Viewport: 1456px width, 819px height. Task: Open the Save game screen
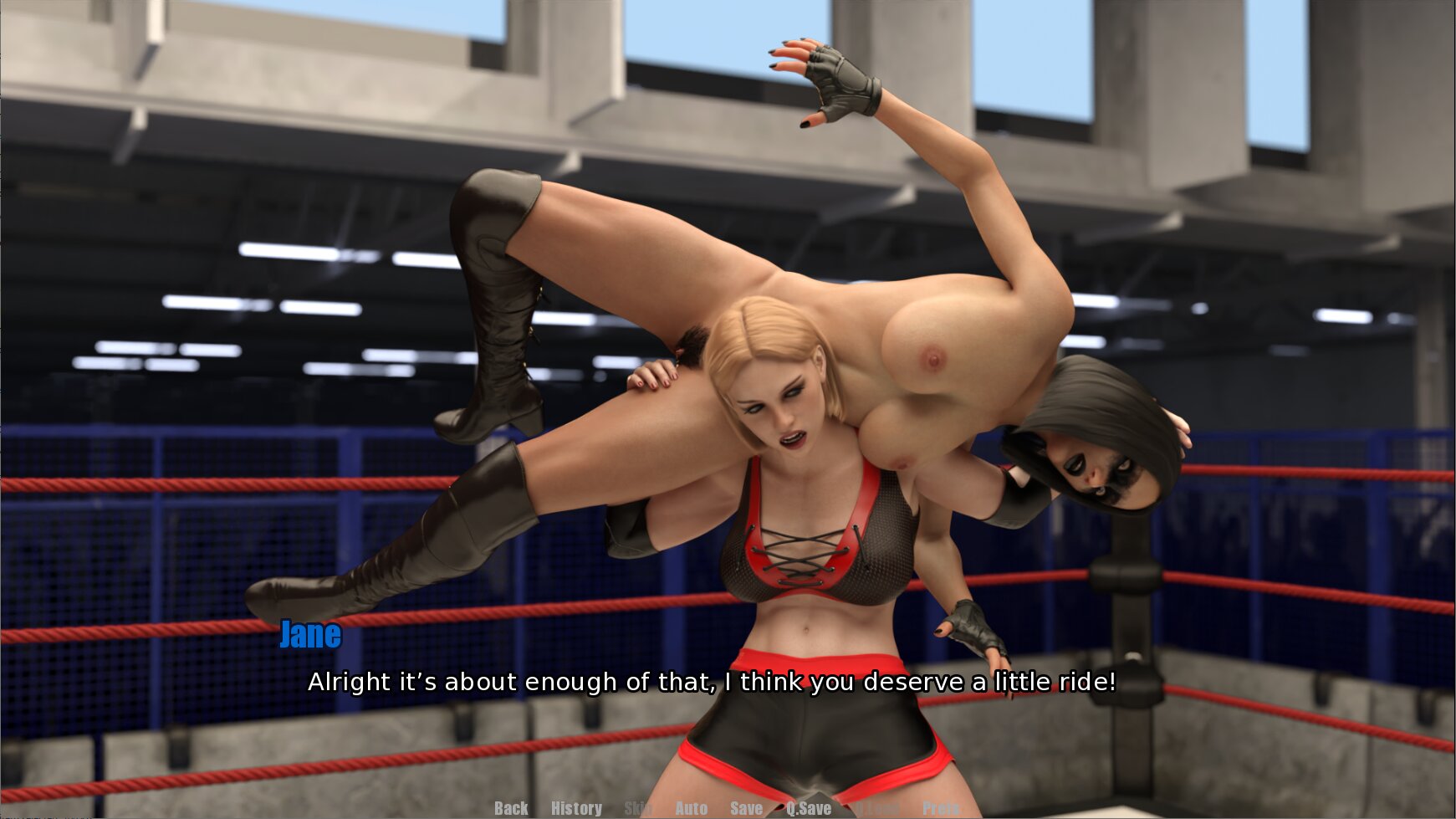(x=746, y=808)
